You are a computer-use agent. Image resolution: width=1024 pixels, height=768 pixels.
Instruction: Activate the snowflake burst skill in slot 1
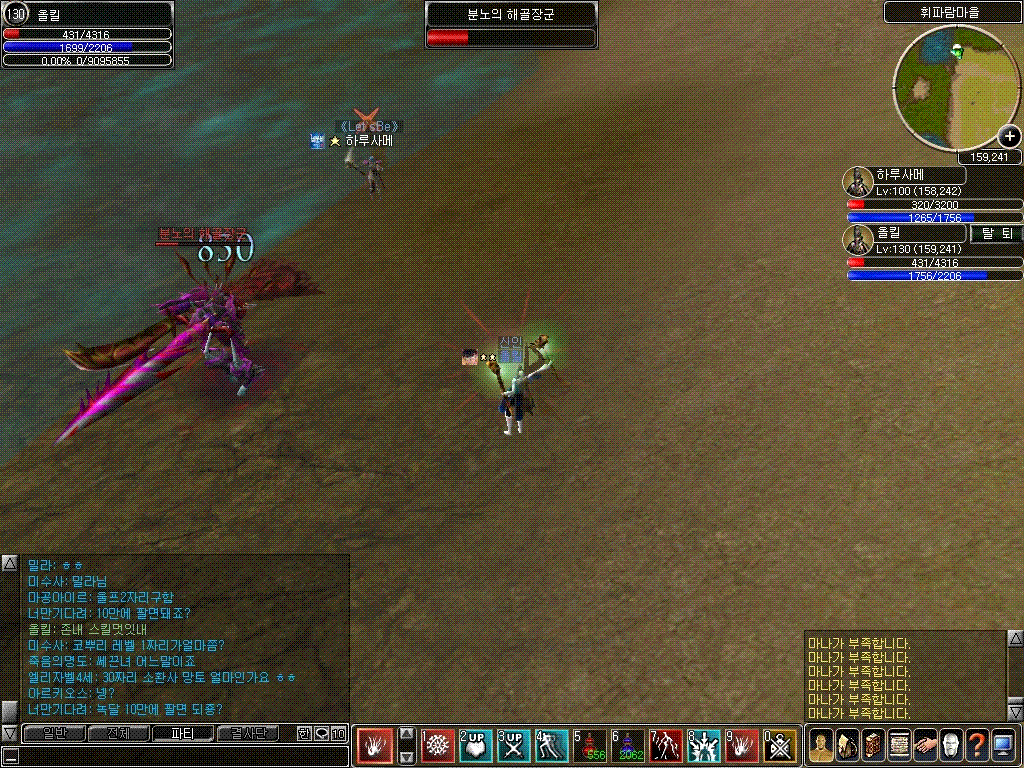tap(438, 746)
